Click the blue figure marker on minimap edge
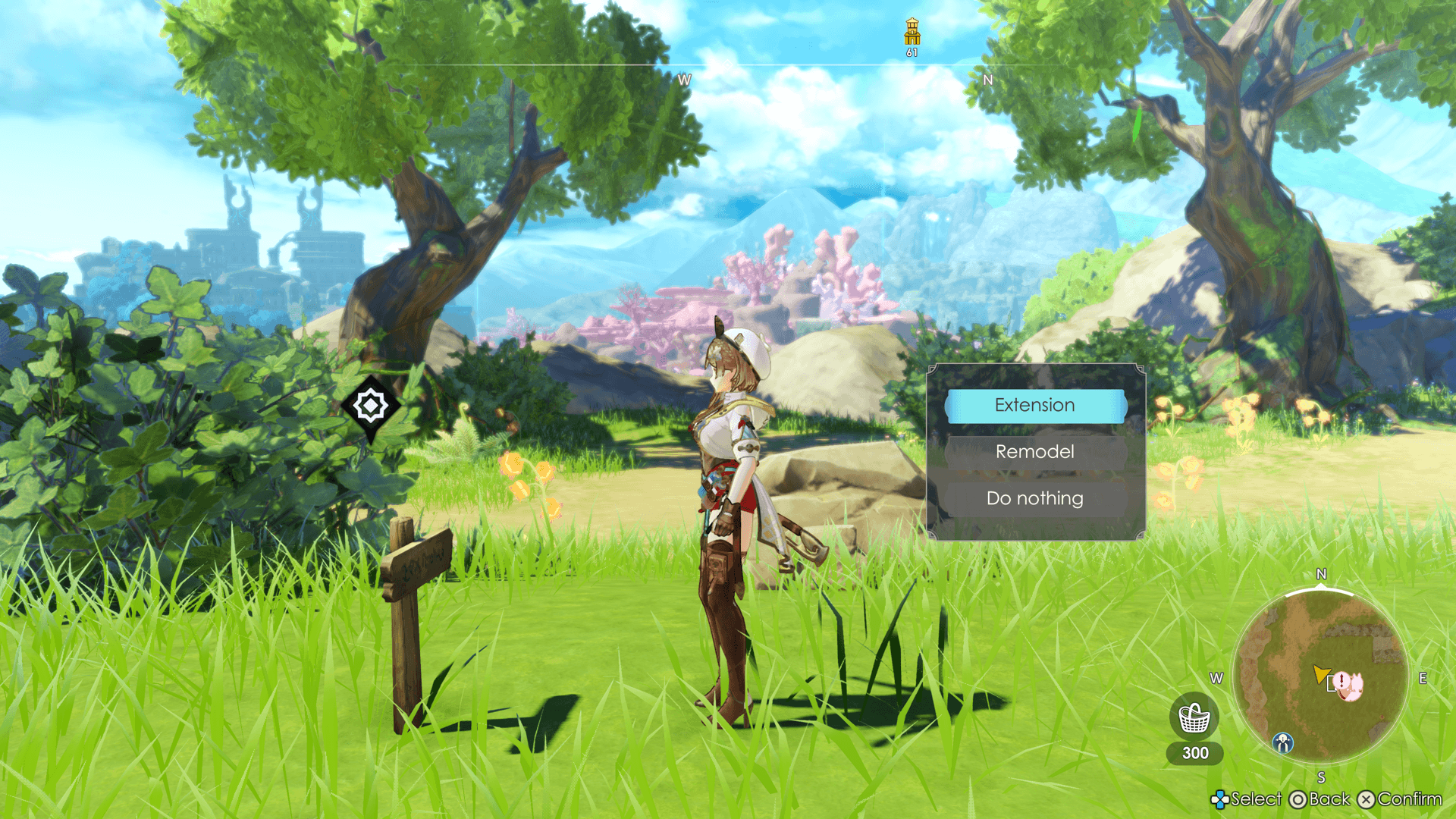 coord(1283,742)
